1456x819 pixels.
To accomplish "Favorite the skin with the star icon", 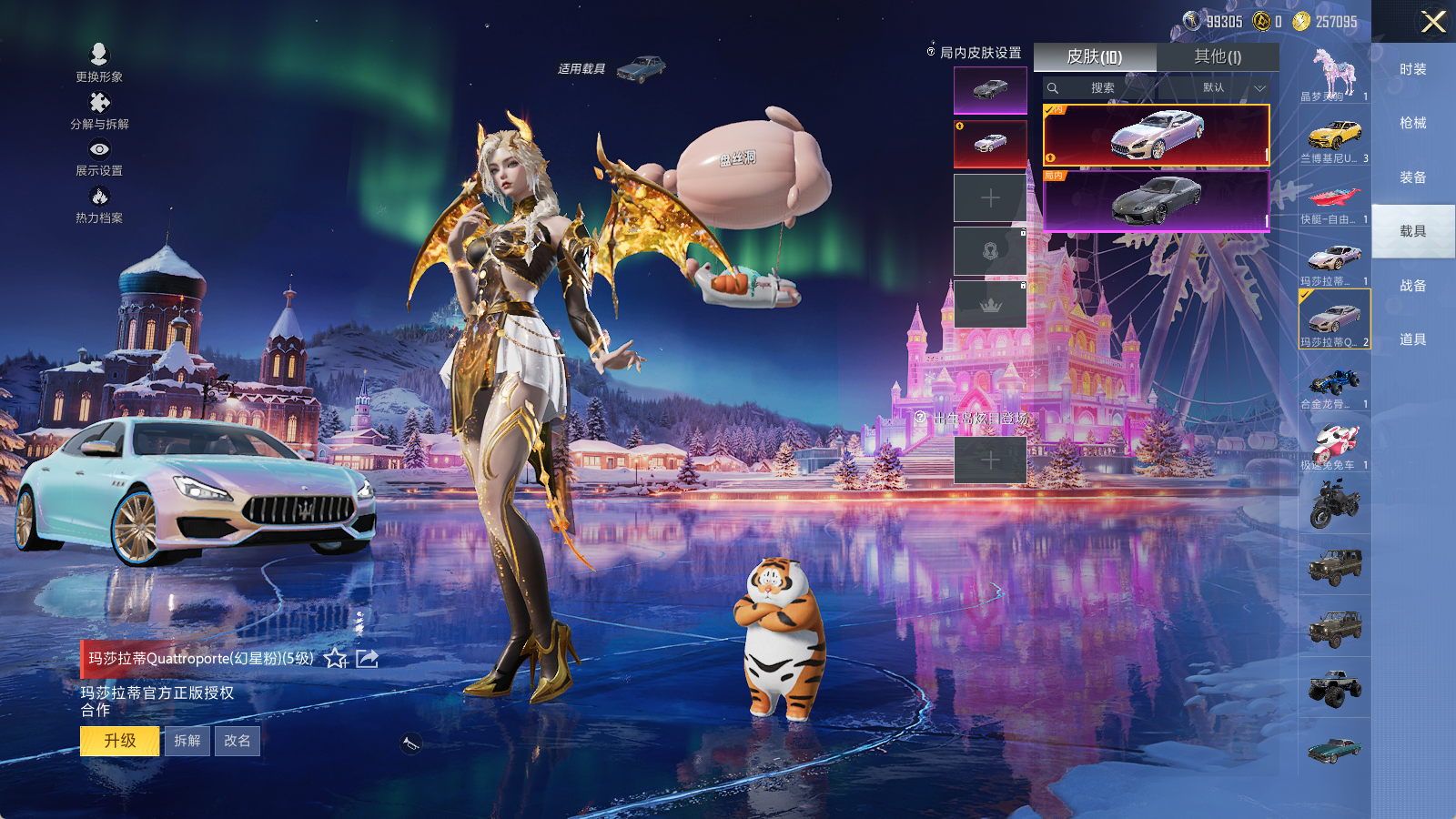I will (336, 658).
